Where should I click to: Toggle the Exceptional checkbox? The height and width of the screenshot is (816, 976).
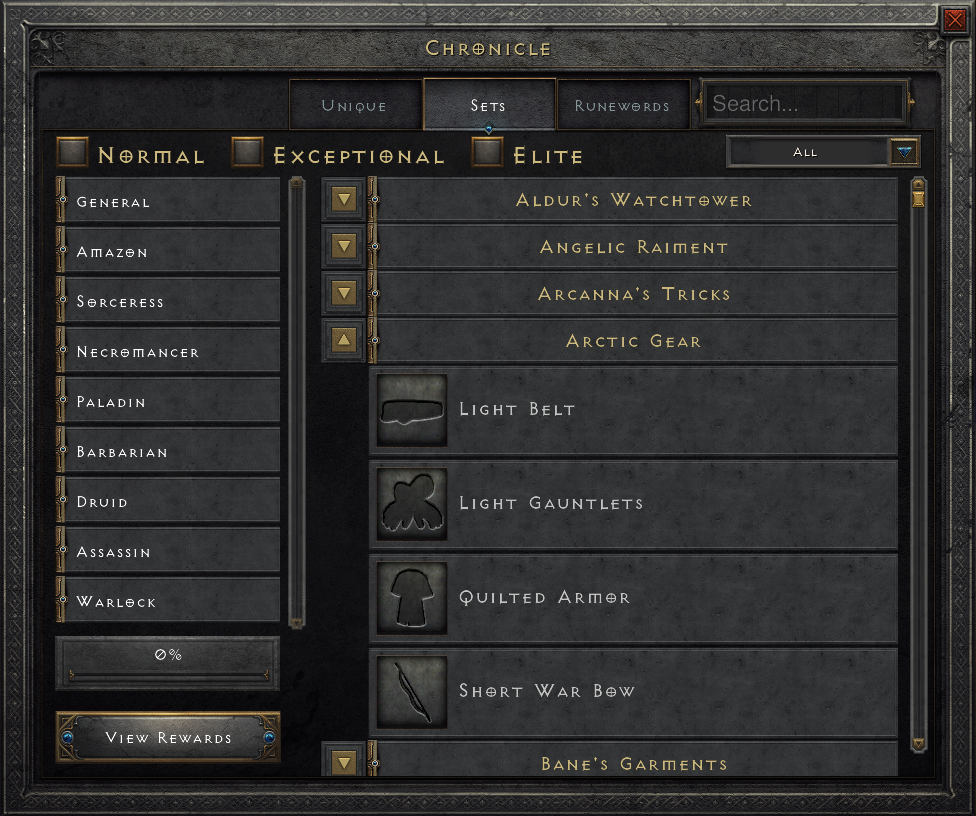pos(247,152)
